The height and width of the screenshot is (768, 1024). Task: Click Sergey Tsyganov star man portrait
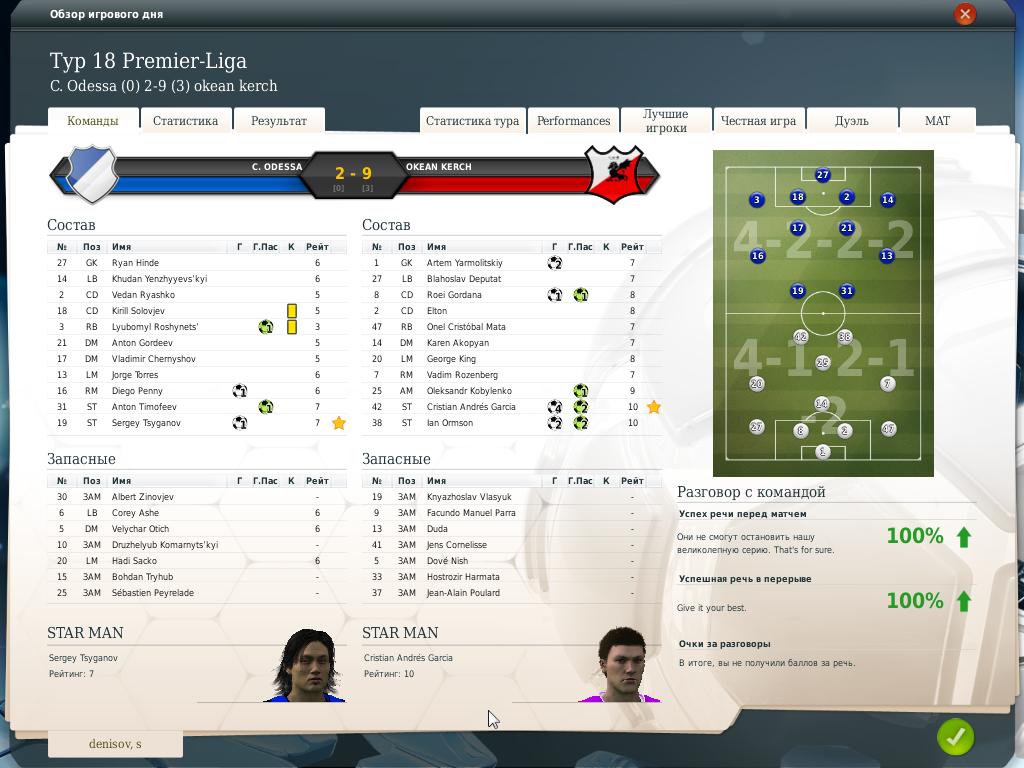tap(305, 666)
